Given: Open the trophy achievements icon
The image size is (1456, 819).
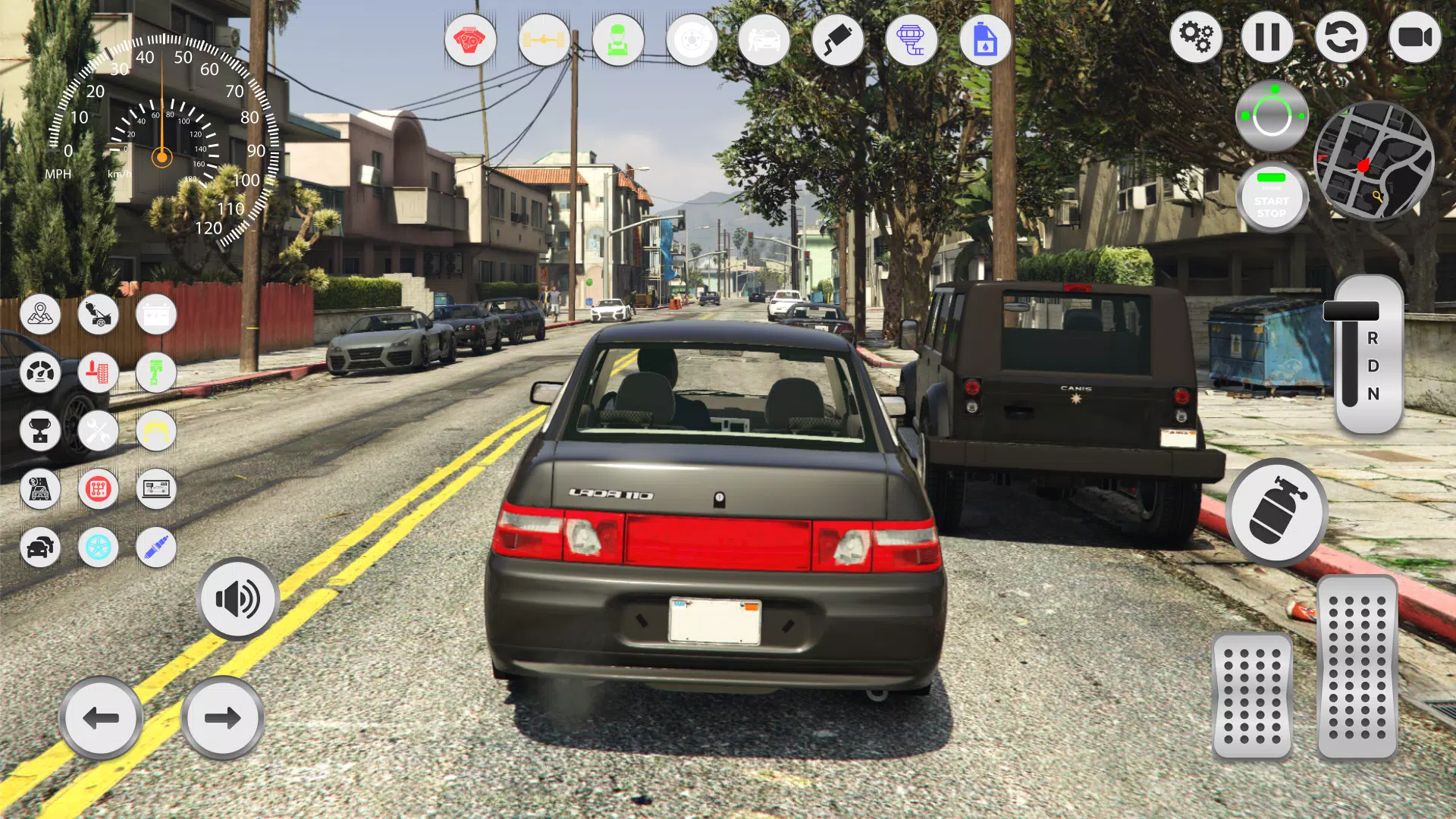Looking at the screenshot, I should 41,431.
